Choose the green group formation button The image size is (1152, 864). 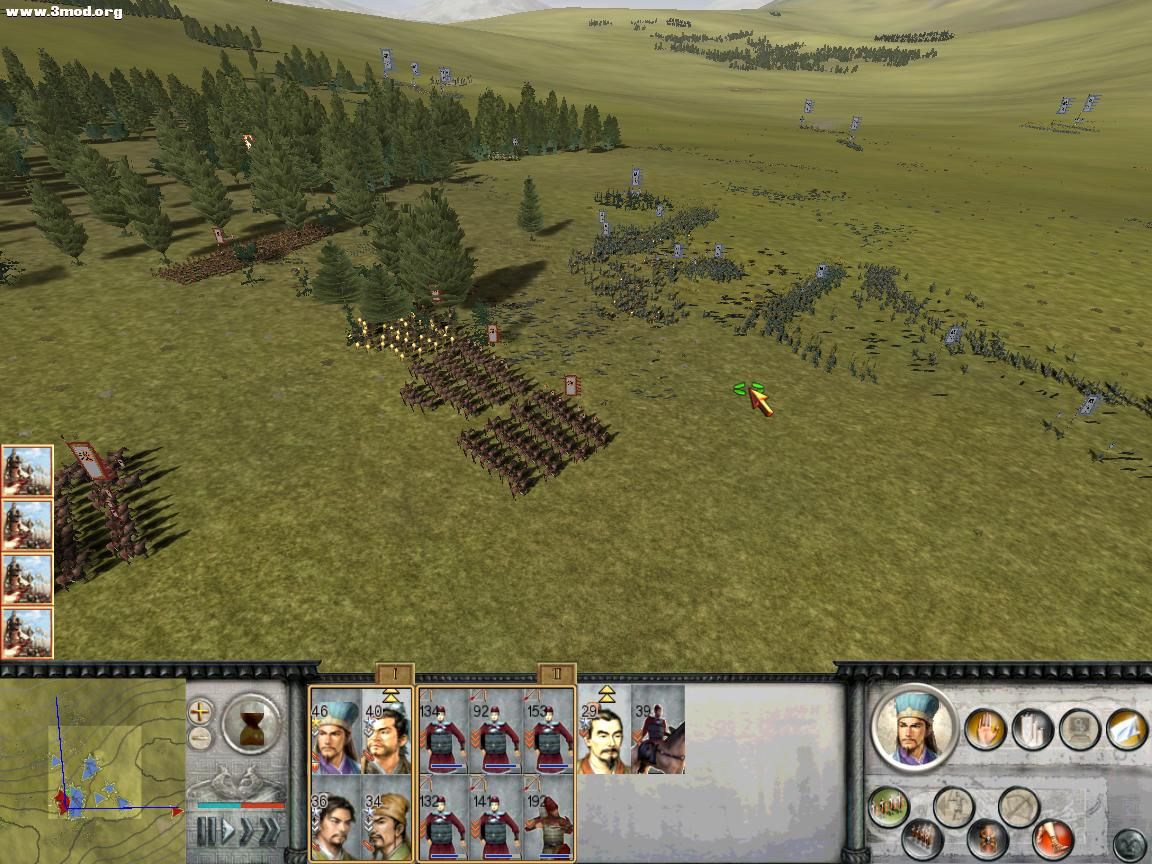(888, 808)
